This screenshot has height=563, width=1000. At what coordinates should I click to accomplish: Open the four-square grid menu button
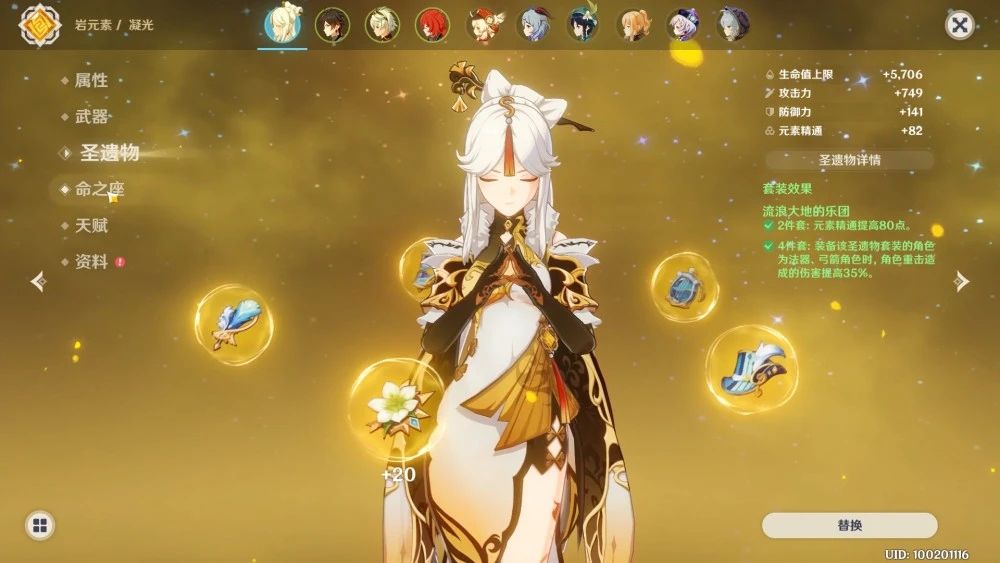coord(40,526)
